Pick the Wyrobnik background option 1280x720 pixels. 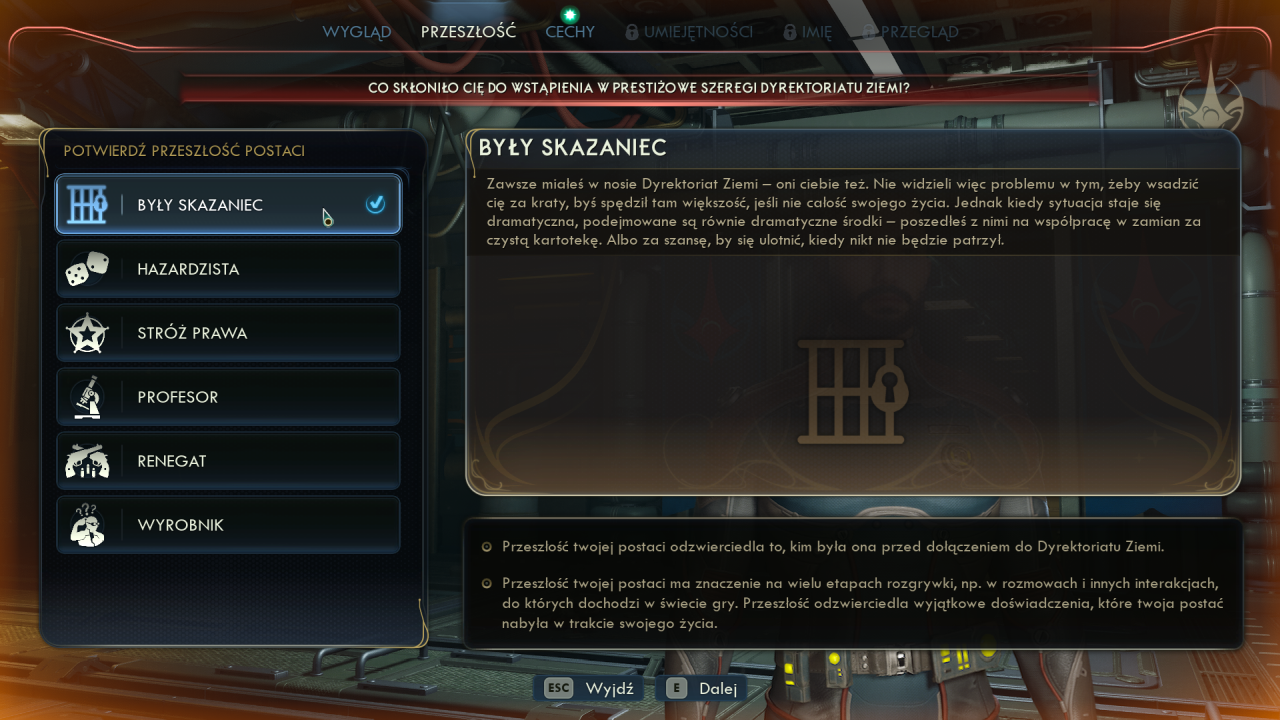228,525
